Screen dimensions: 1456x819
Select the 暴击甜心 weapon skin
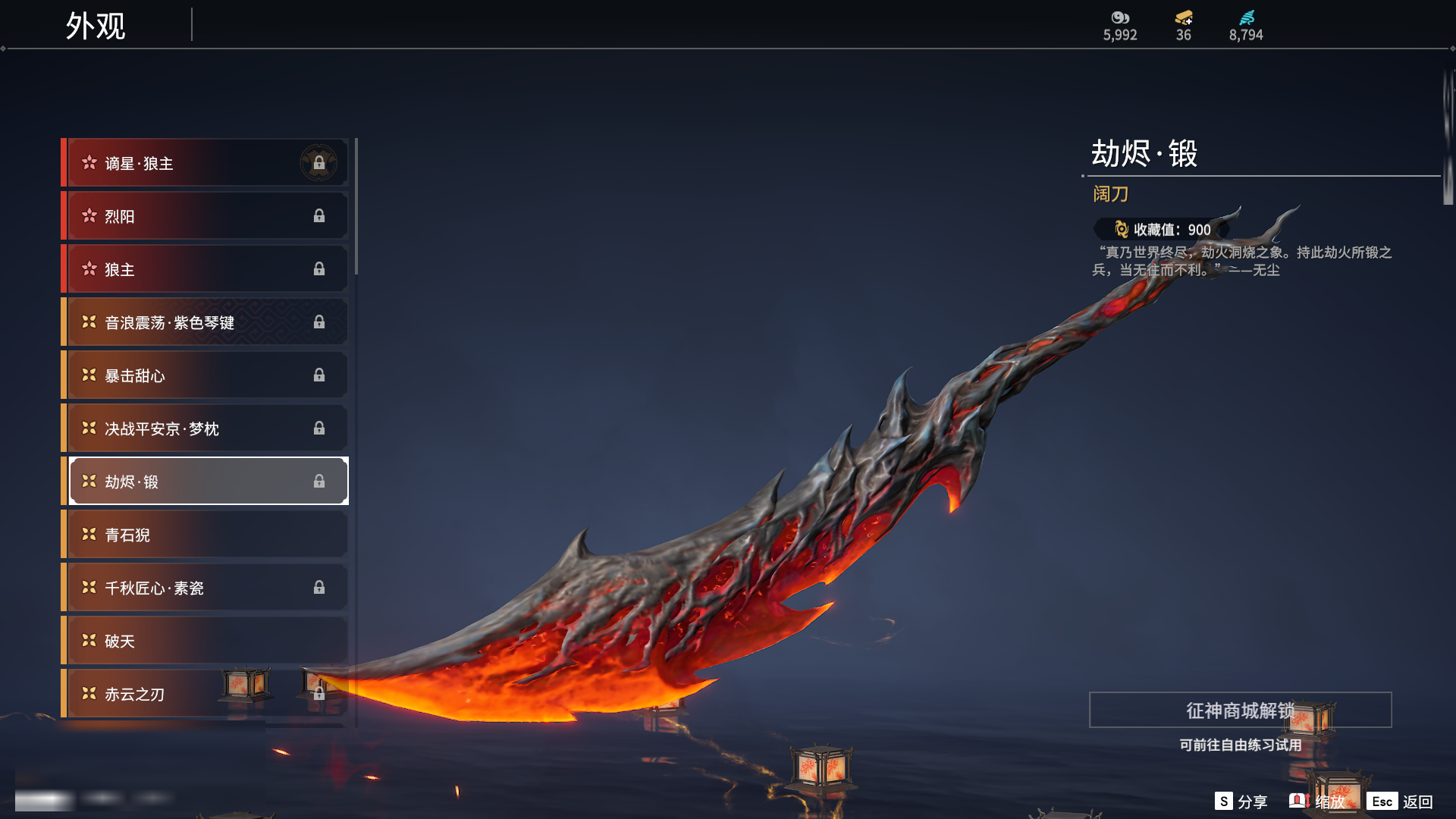pos(205,375)
